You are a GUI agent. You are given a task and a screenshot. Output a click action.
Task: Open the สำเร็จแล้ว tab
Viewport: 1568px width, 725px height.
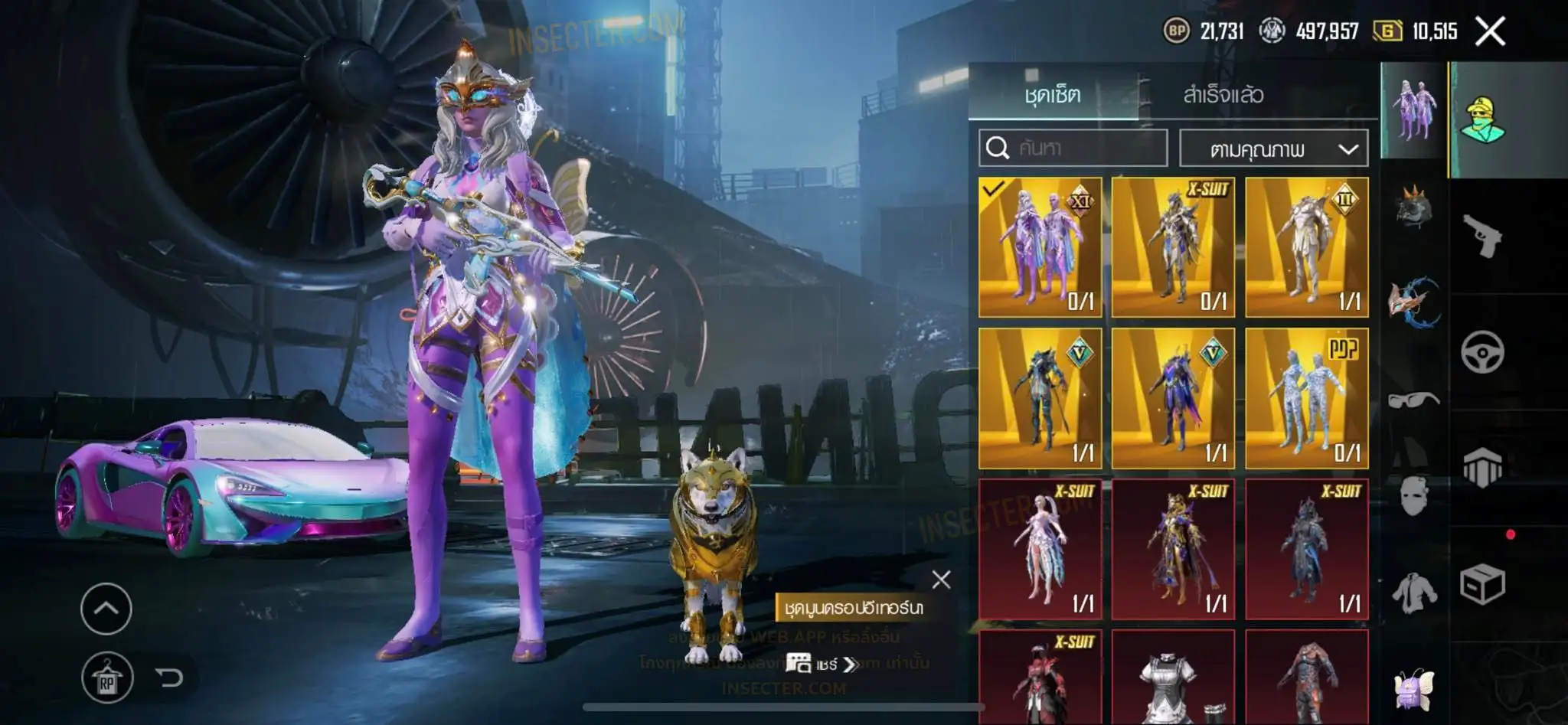tap(1223, 95)
